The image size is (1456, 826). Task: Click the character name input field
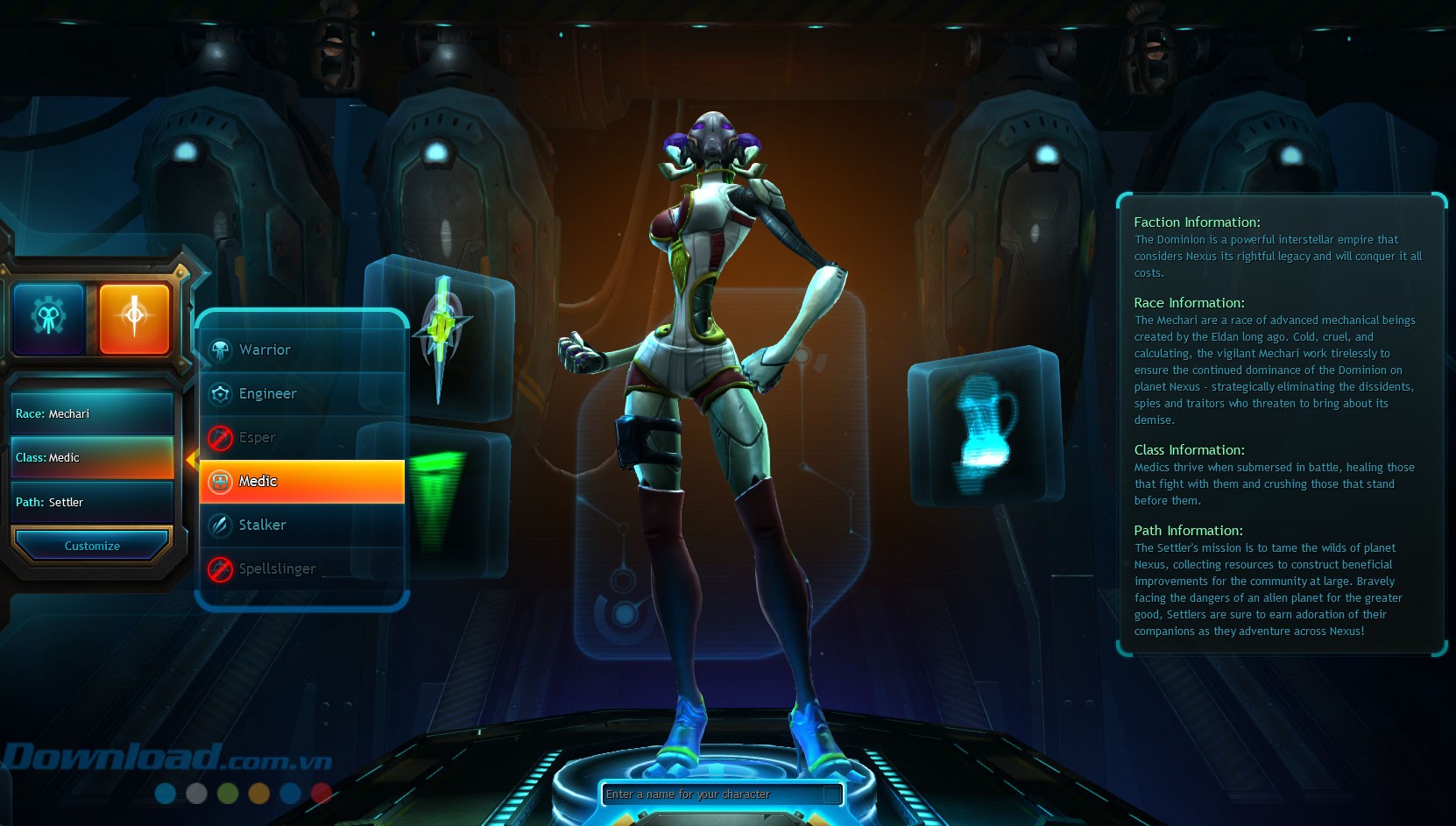pos(713,794)
